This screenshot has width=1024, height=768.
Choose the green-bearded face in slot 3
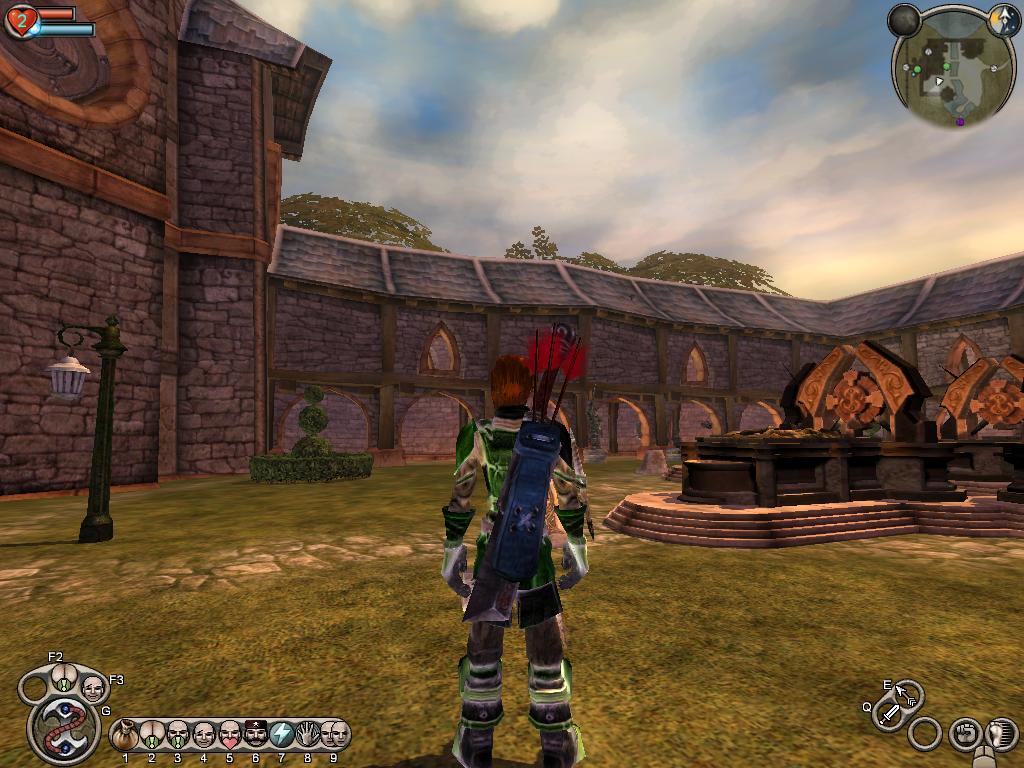click(x=178, y=736)
